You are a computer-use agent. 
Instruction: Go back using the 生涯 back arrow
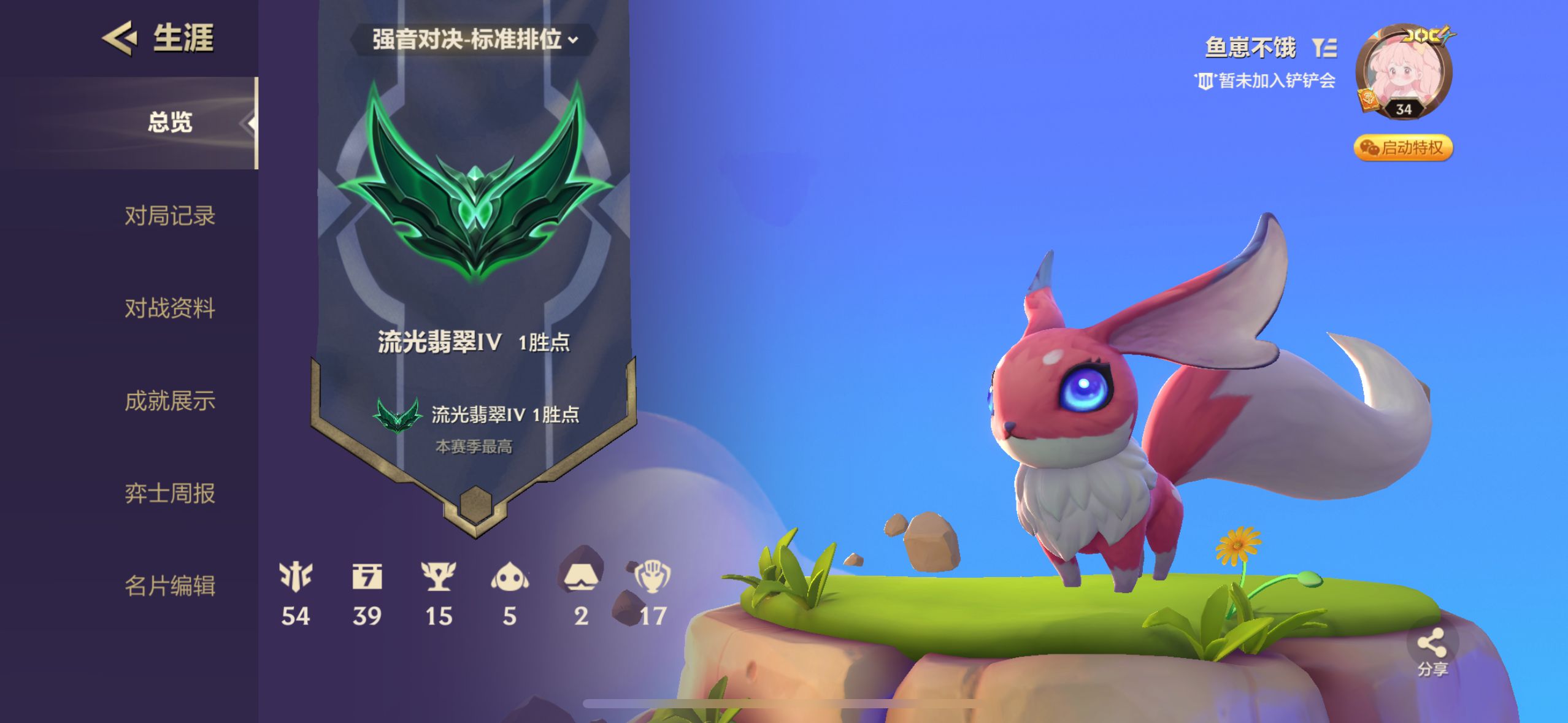click(x=120, y=39)
